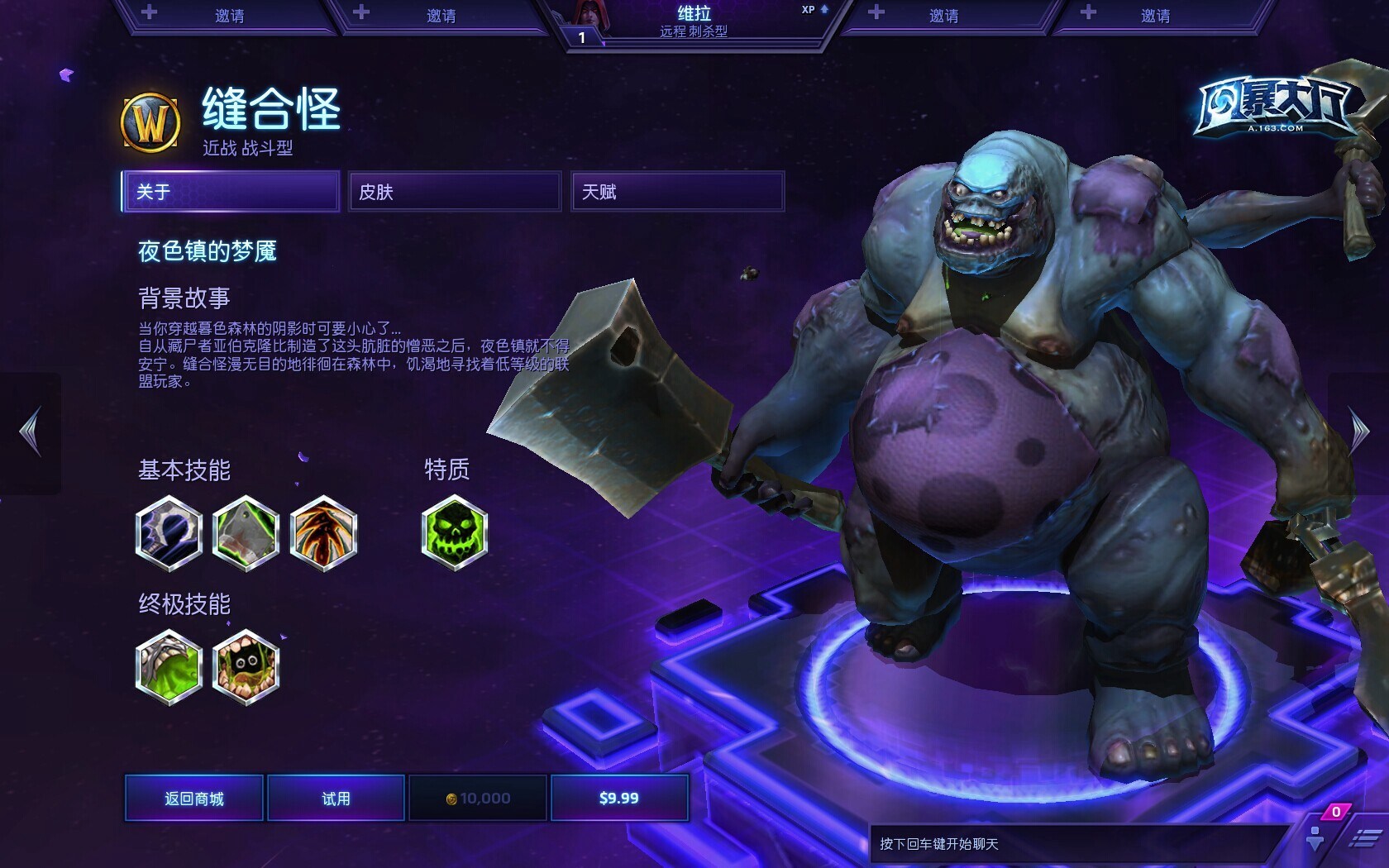Show the orange devour ability icon
This screenshot has height=868, width=1389.
(x=323, y=533)
